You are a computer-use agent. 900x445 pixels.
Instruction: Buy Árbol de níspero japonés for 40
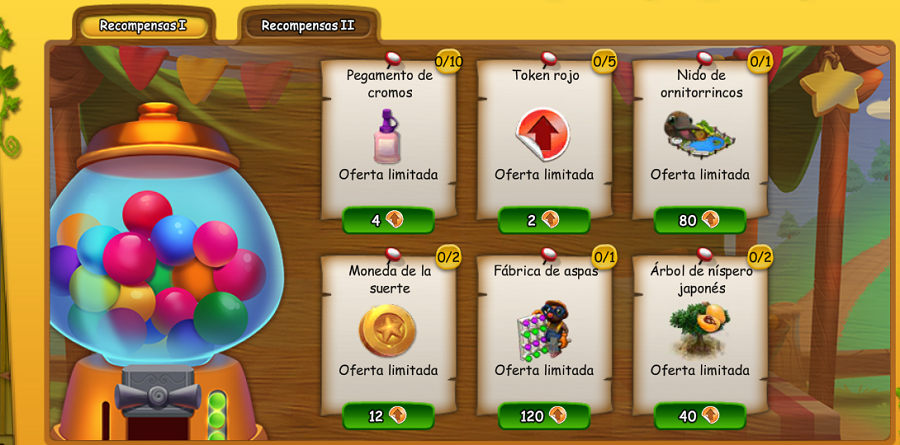pyautogui.click(x=700, y=415)
